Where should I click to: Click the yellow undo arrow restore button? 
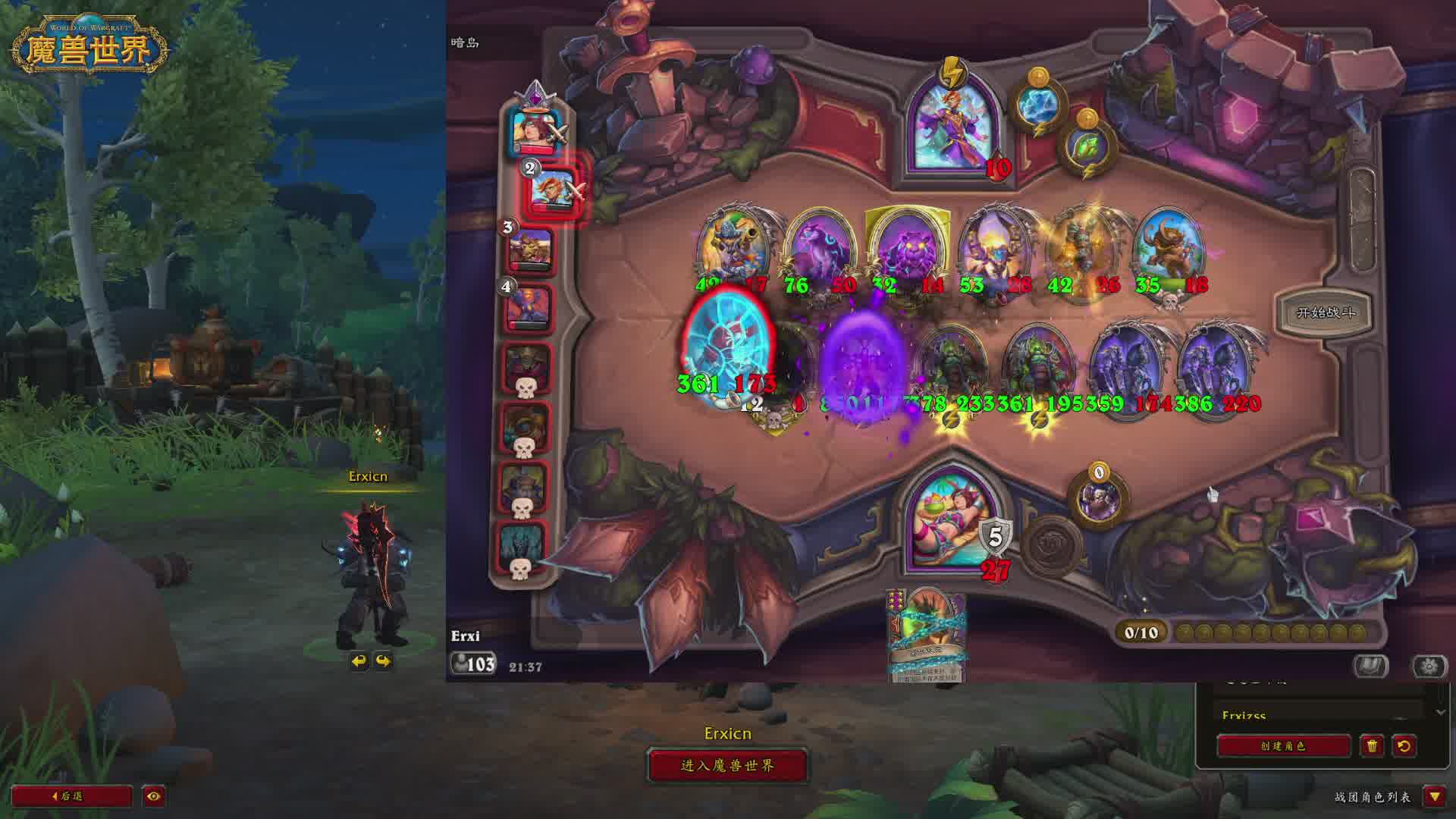[1404, 745]
